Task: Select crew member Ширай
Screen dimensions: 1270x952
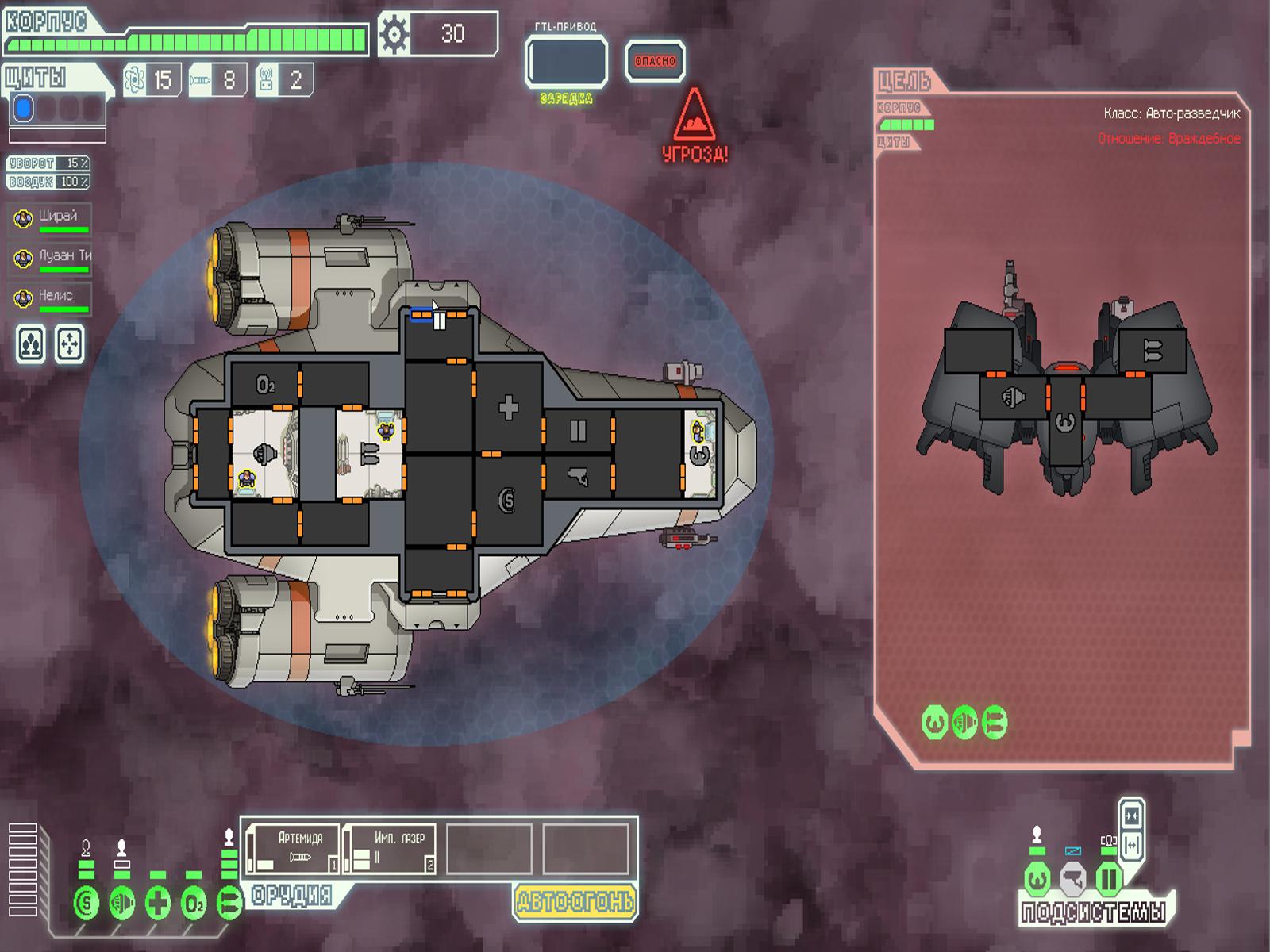Action: click(x=51, y=218)
